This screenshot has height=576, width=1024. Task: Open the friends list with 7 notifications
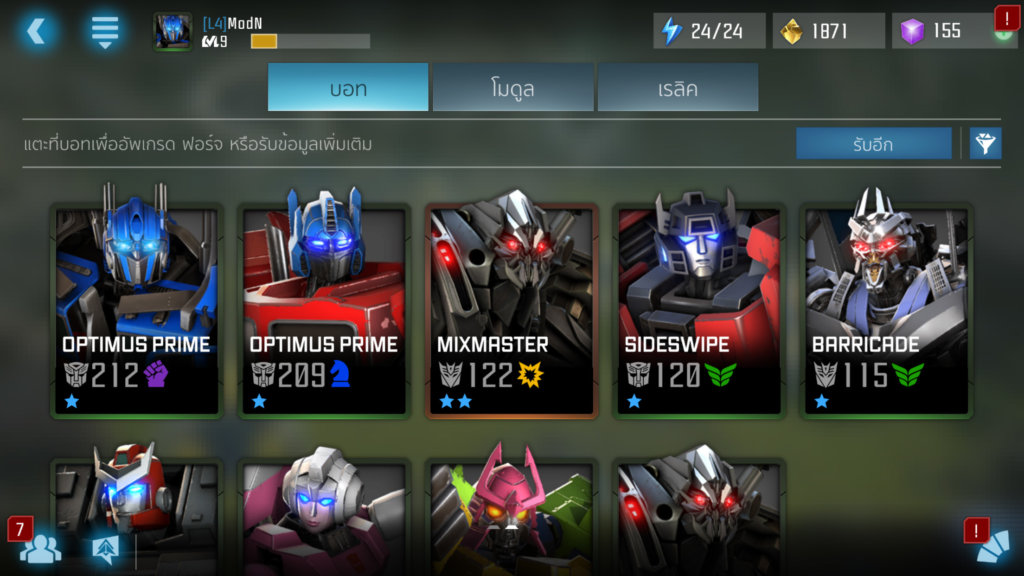click(40, 547)
